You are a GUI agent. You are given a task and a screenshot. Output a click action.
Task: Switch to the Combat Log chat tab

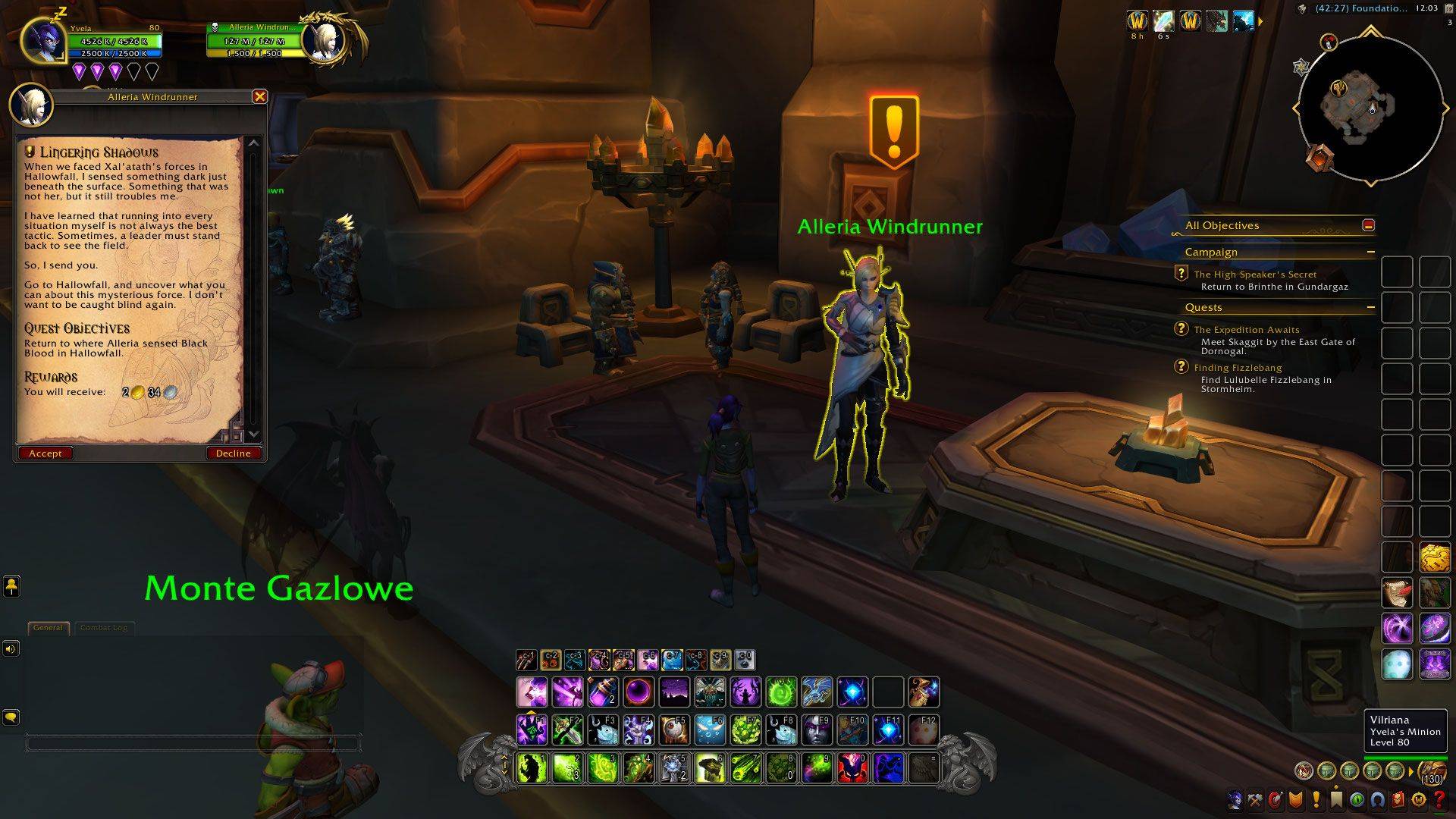pos(104,628)
